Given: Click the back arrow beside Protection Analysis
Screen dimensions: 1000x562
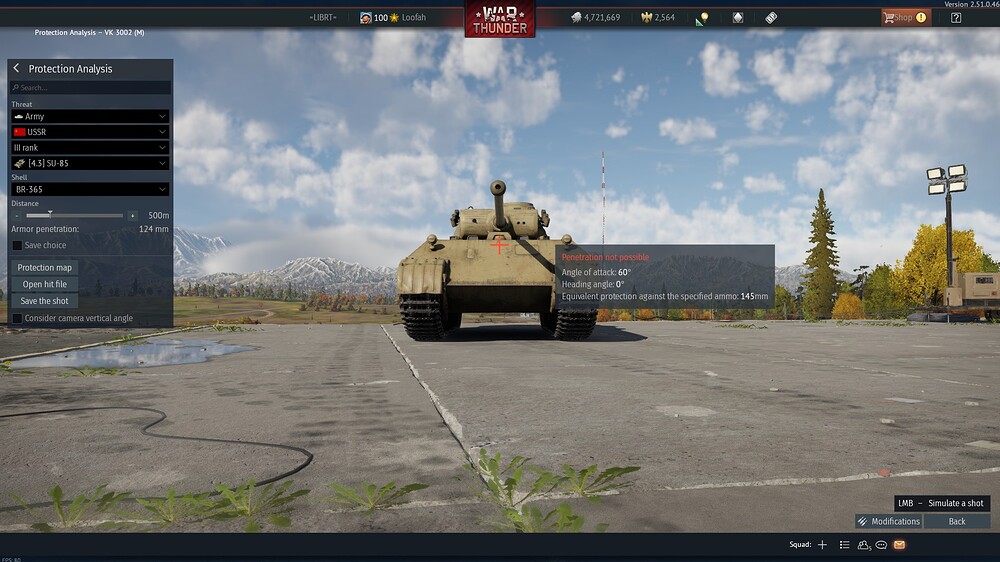Looking at the screenshot, I should [17, 69].
